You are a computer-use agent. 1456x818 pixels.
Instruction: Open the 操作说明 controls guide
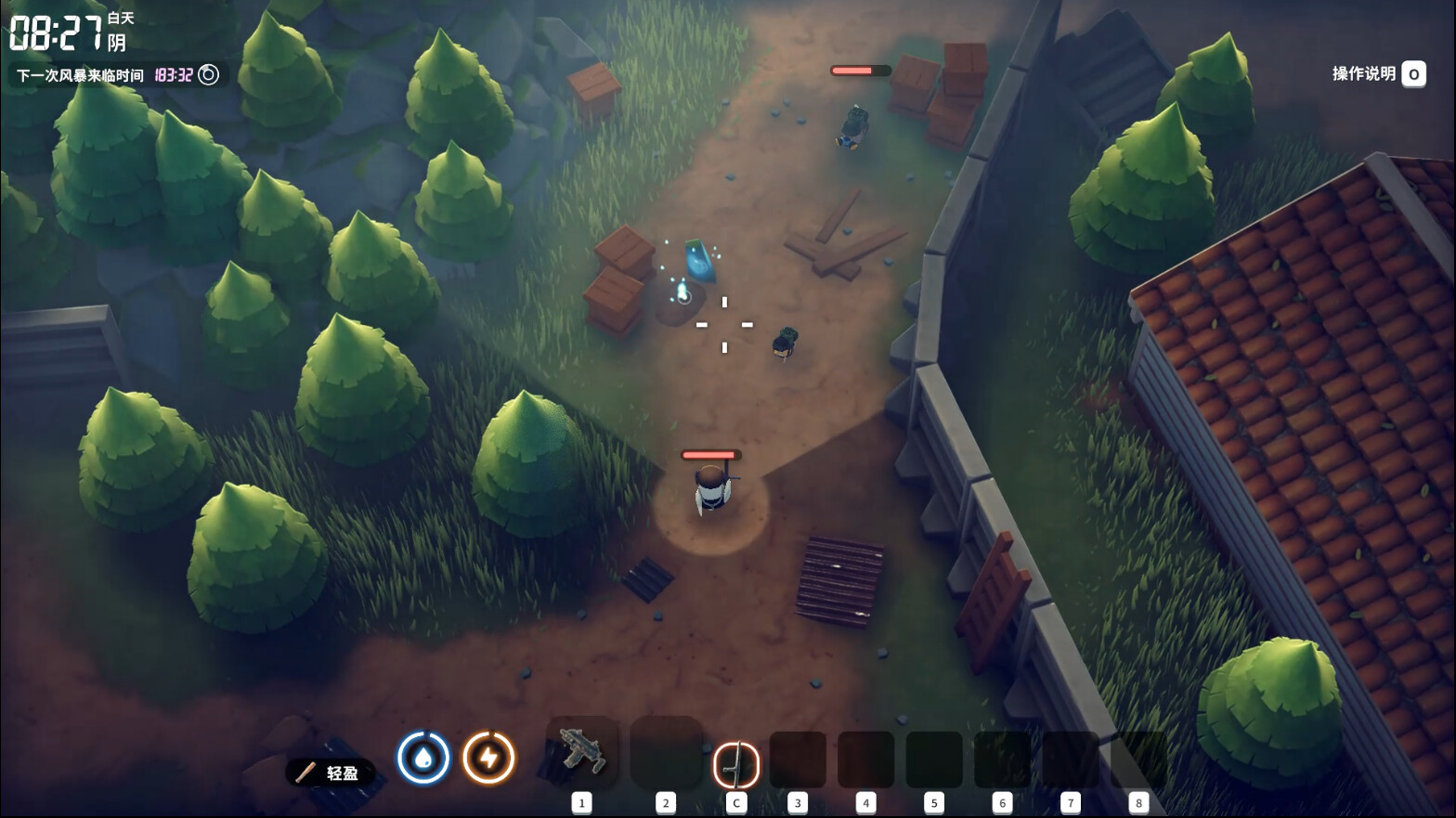tap(1378, 74)
